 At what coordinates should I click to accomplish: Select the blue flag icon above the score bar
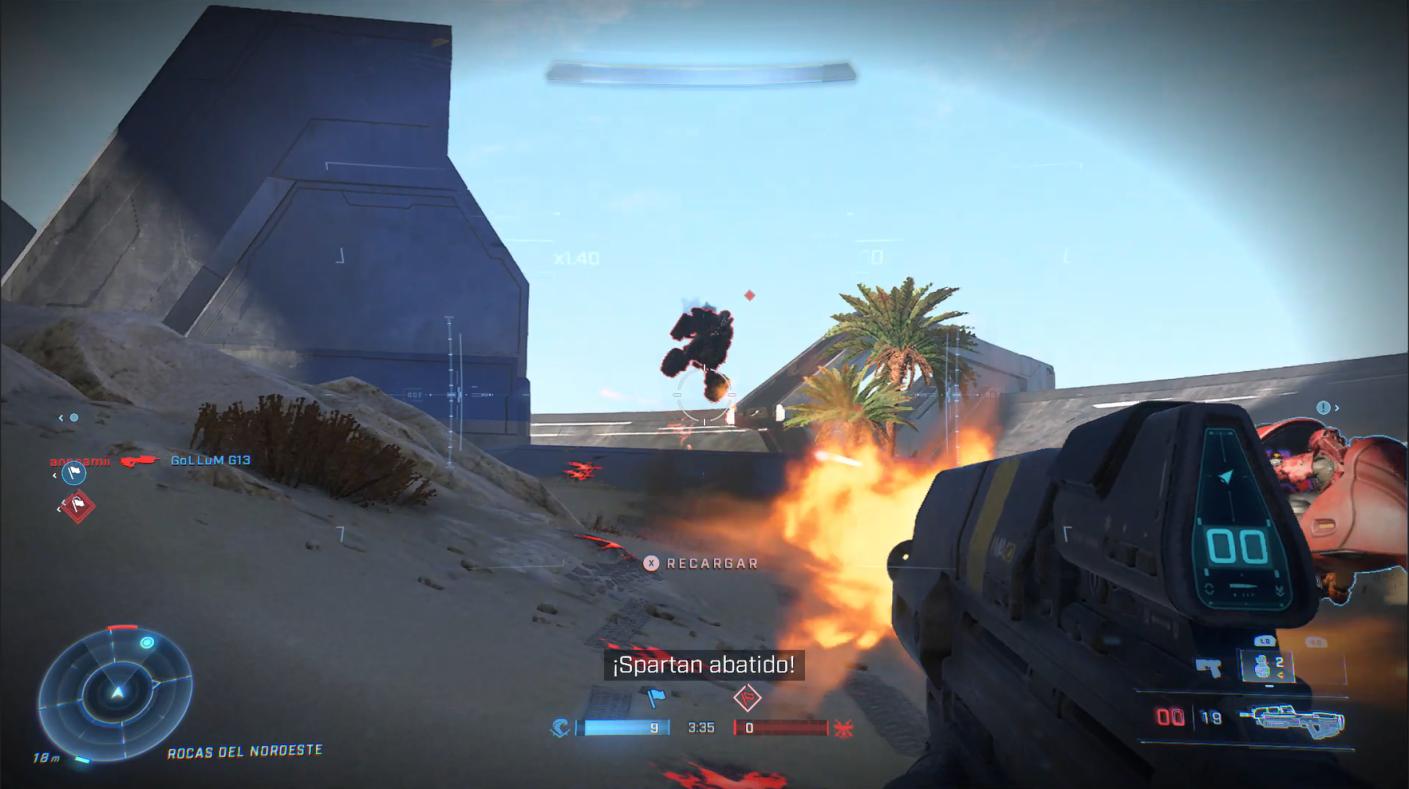[656, 697]
